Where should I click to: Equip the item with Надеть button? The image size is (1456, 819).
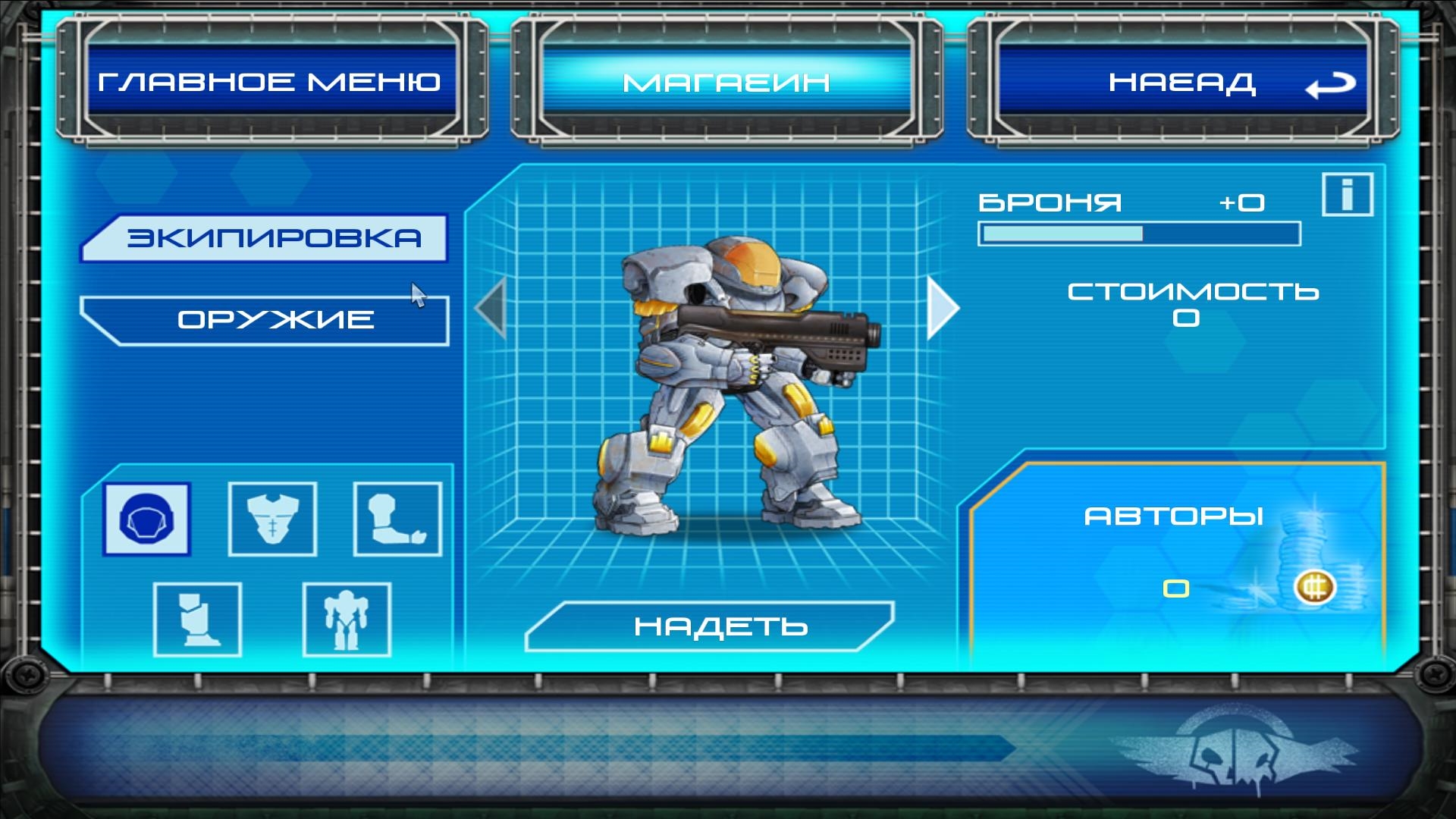click(x=710, y=626)
